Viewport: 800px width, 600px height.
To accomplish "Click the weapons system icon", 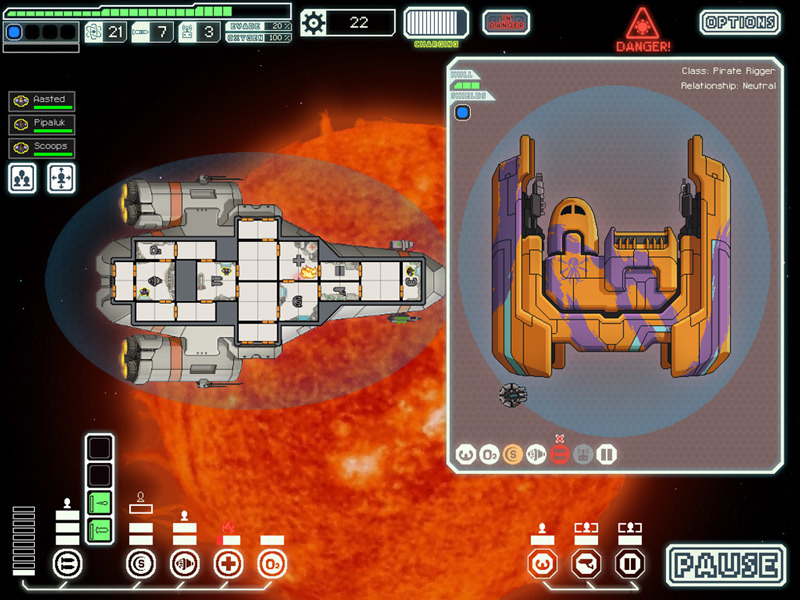I will [67, 564].
